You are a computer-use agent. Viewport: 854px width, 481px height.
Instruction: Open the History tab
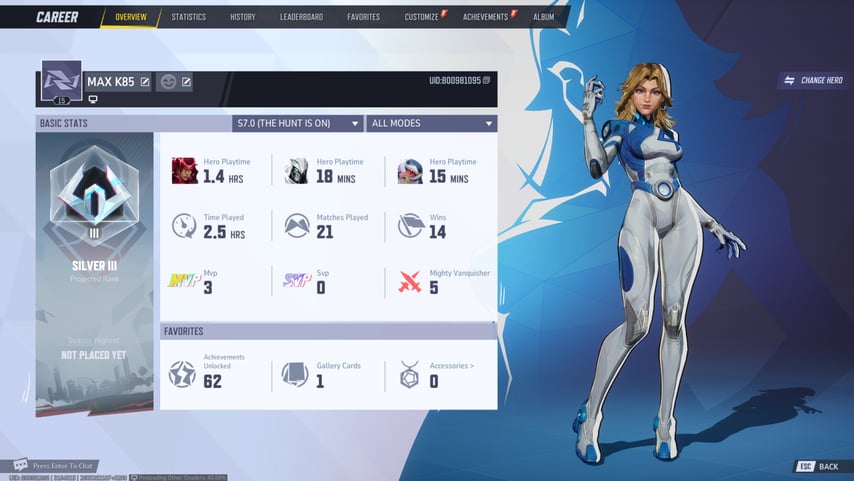point(242,17)
